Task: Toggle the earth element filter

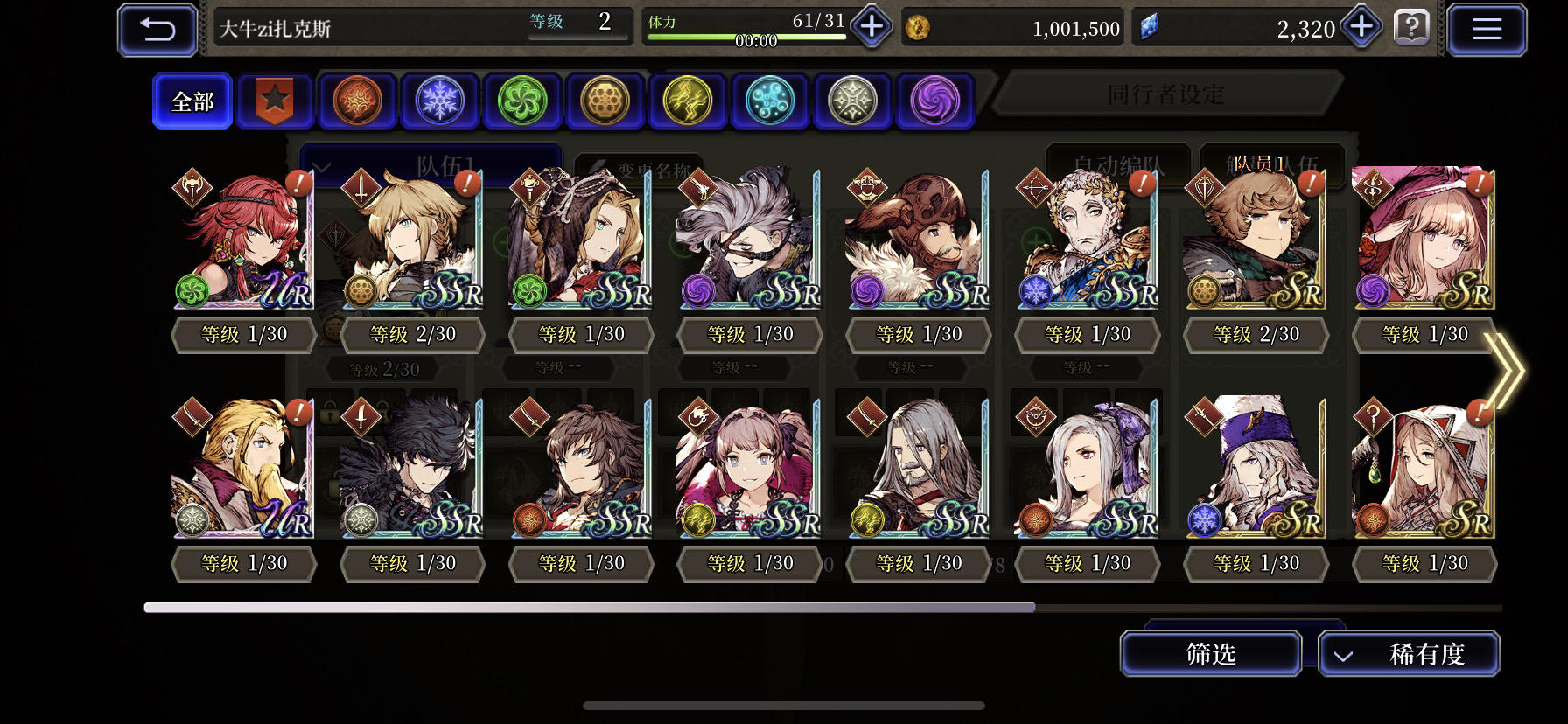Action: pos(604,101)
